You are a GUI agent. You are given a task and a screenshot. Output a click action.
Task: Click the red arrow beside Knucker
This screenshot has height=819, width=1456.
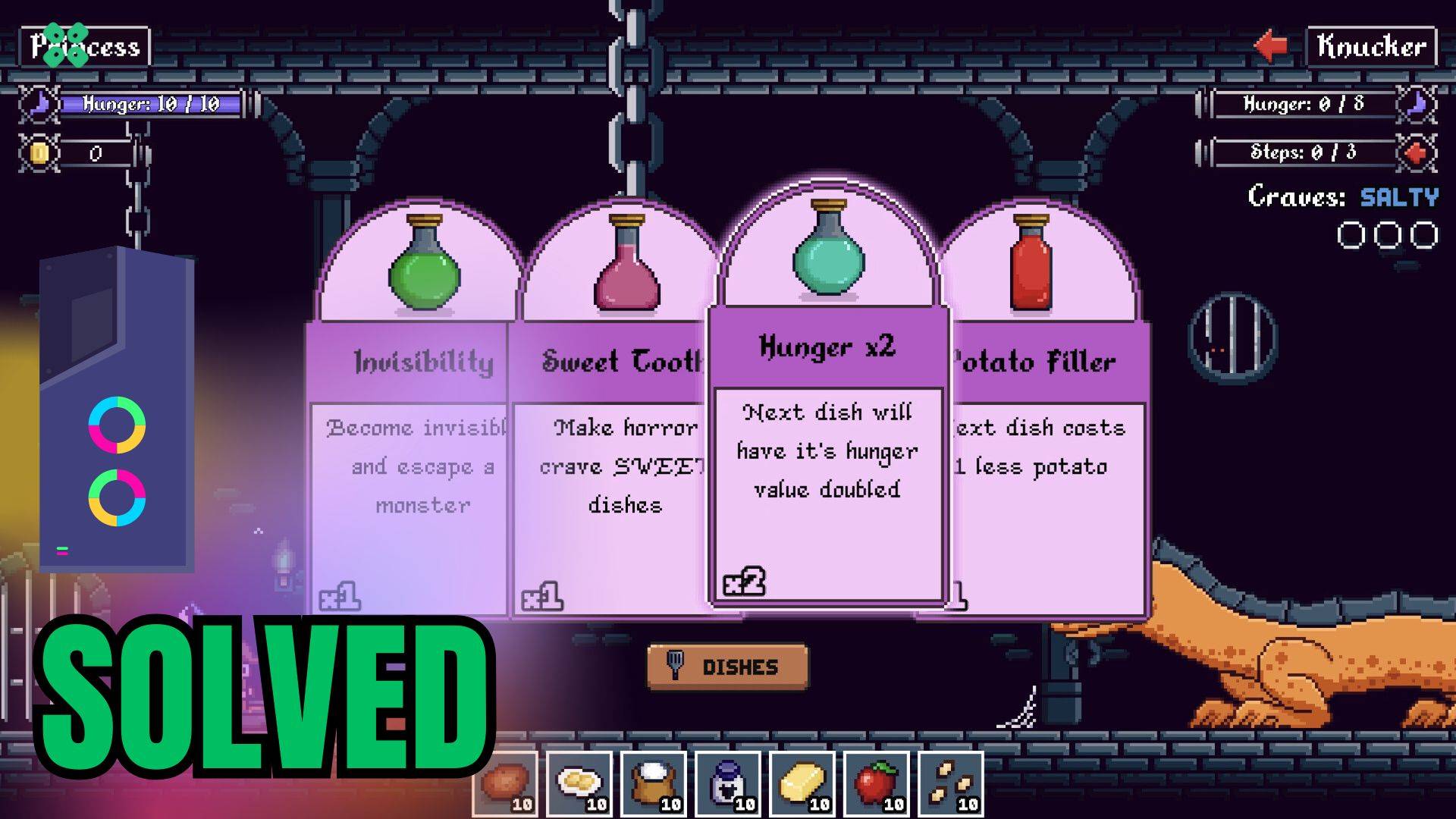1272,45
